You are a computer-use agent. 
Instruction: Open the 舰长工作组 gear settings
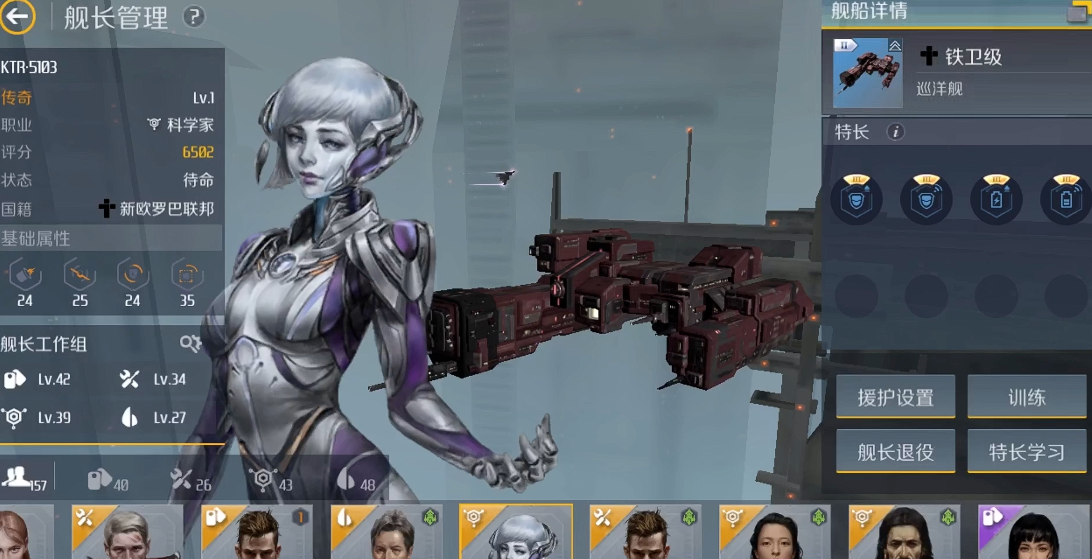click(190, 344)
